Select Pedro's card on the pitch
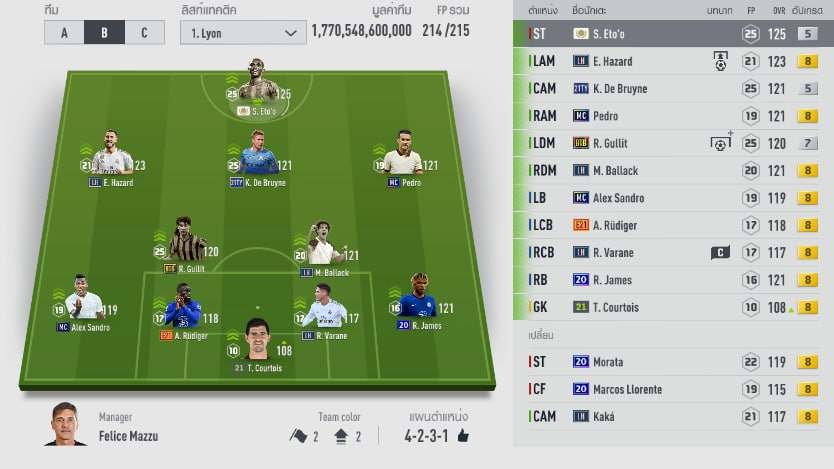This screenshot has height=469, width=834. click(x=404, y=159)
